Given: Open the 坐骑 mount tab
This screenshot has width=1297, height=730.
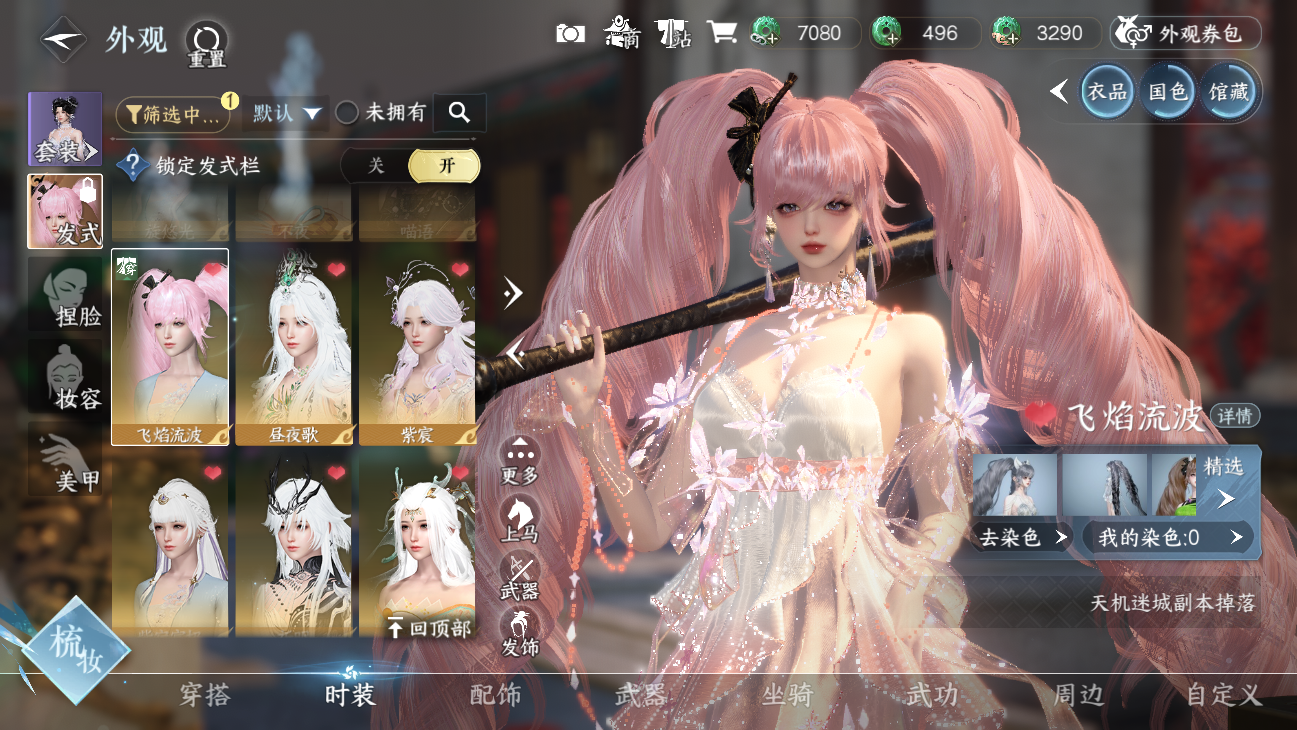Looking at the screenshot, I should tap(787, 695).
